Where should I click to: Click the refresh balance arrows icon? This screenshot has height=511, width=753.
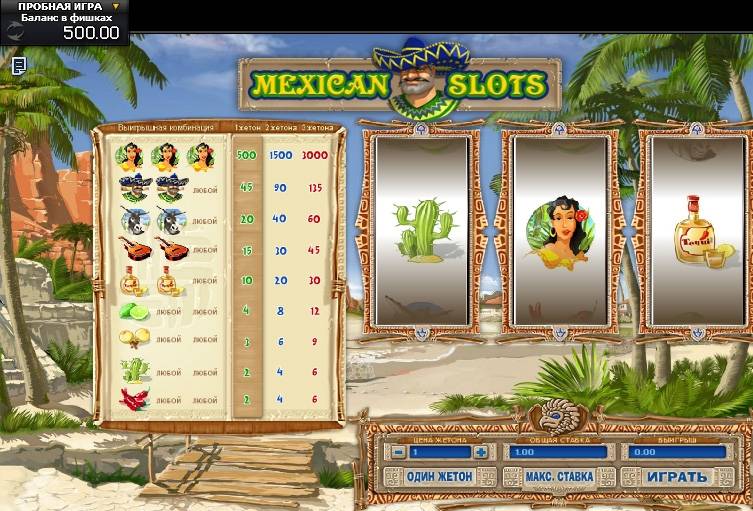click(x=17, y=31)
